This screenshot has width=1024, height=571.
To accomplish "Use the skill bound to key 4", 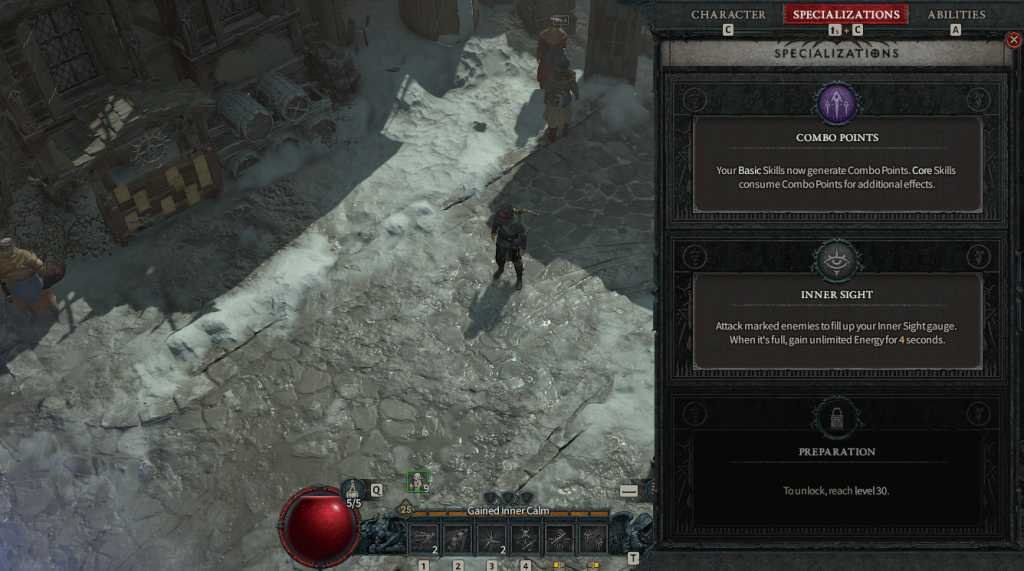I will pos(526,539).
